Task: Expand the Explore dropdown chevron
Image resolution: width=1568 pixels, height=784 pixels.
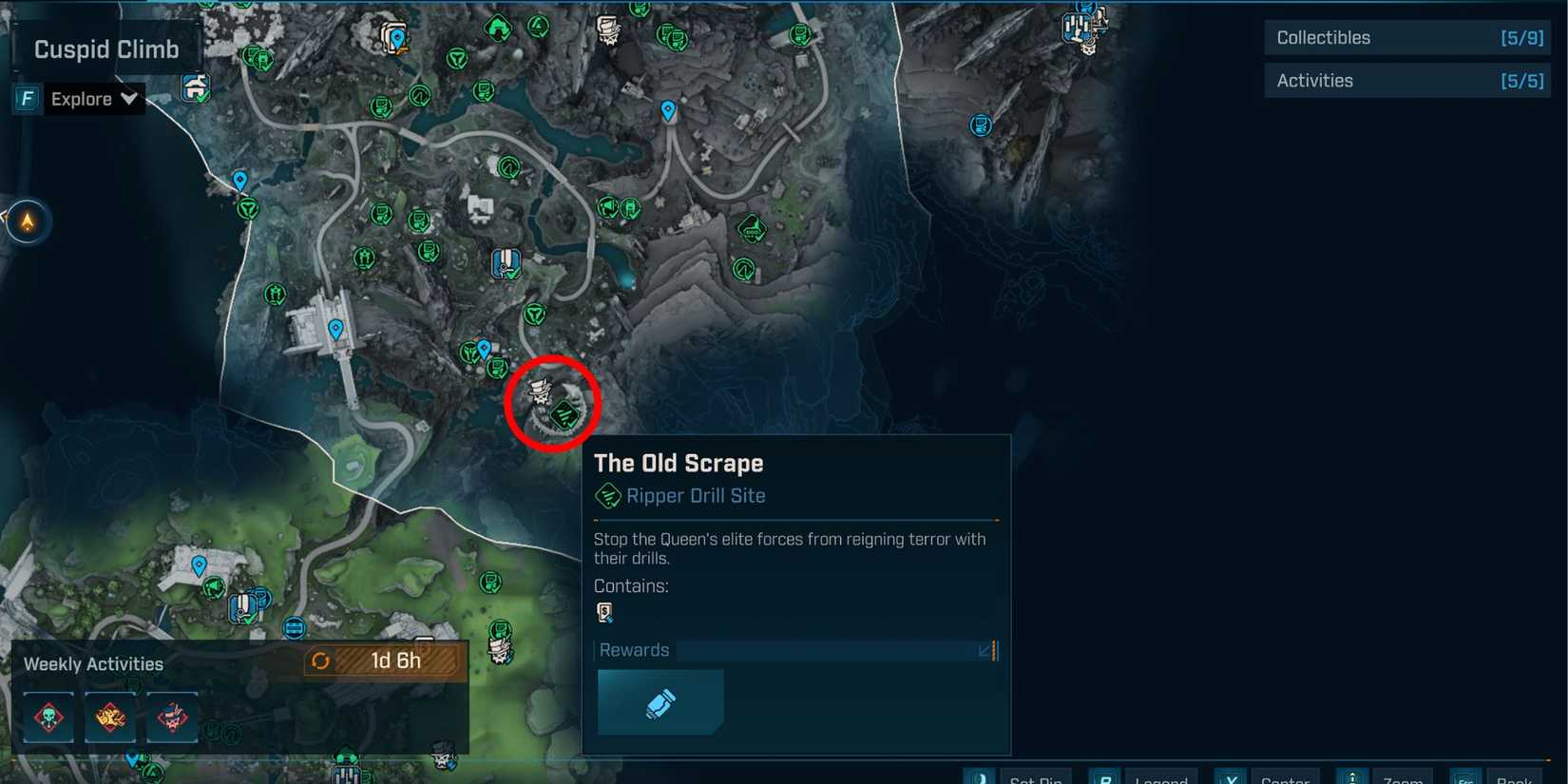Action: pos(130,98)
